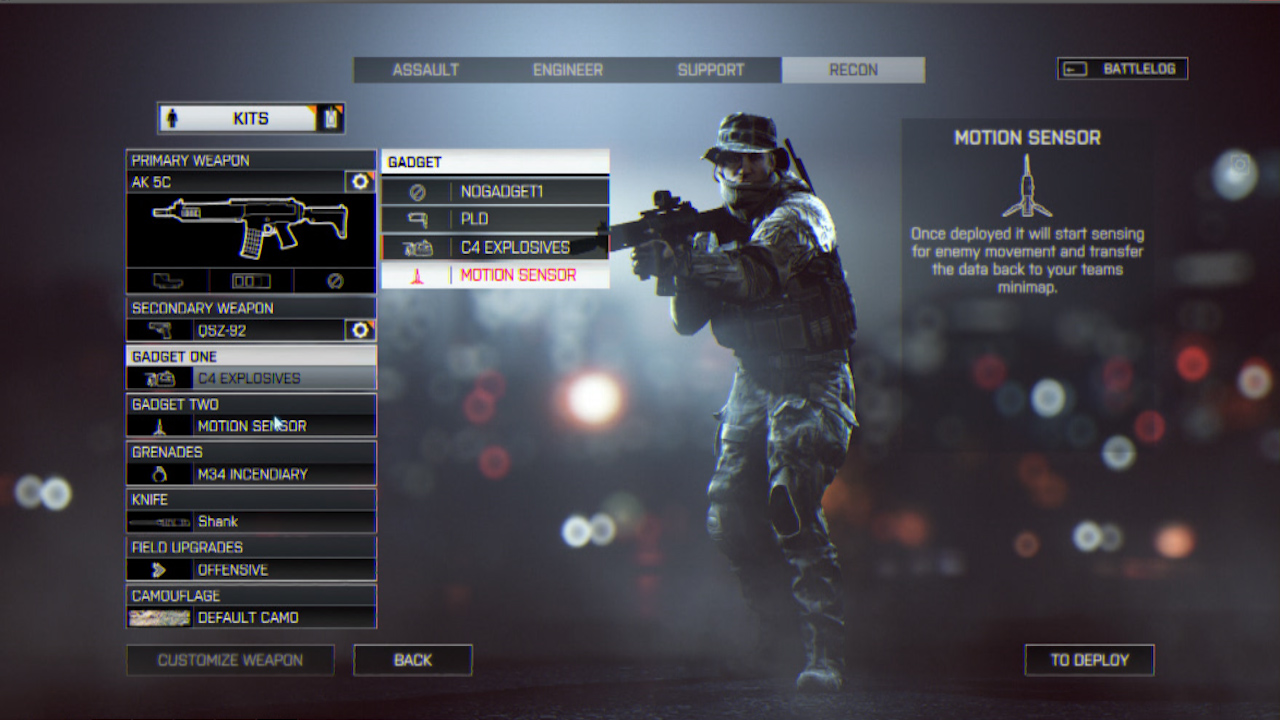
Task: Change the Offensive field upgrade
Action: tap(251, 569)
